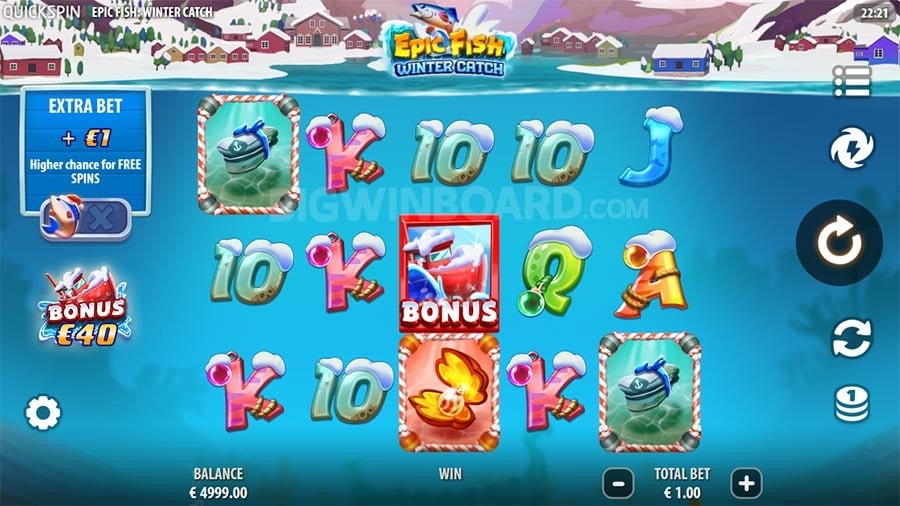This screenshot has width=900, height=506.
Task: Decrease total bet with the minus button
Action: coord(618,483)
